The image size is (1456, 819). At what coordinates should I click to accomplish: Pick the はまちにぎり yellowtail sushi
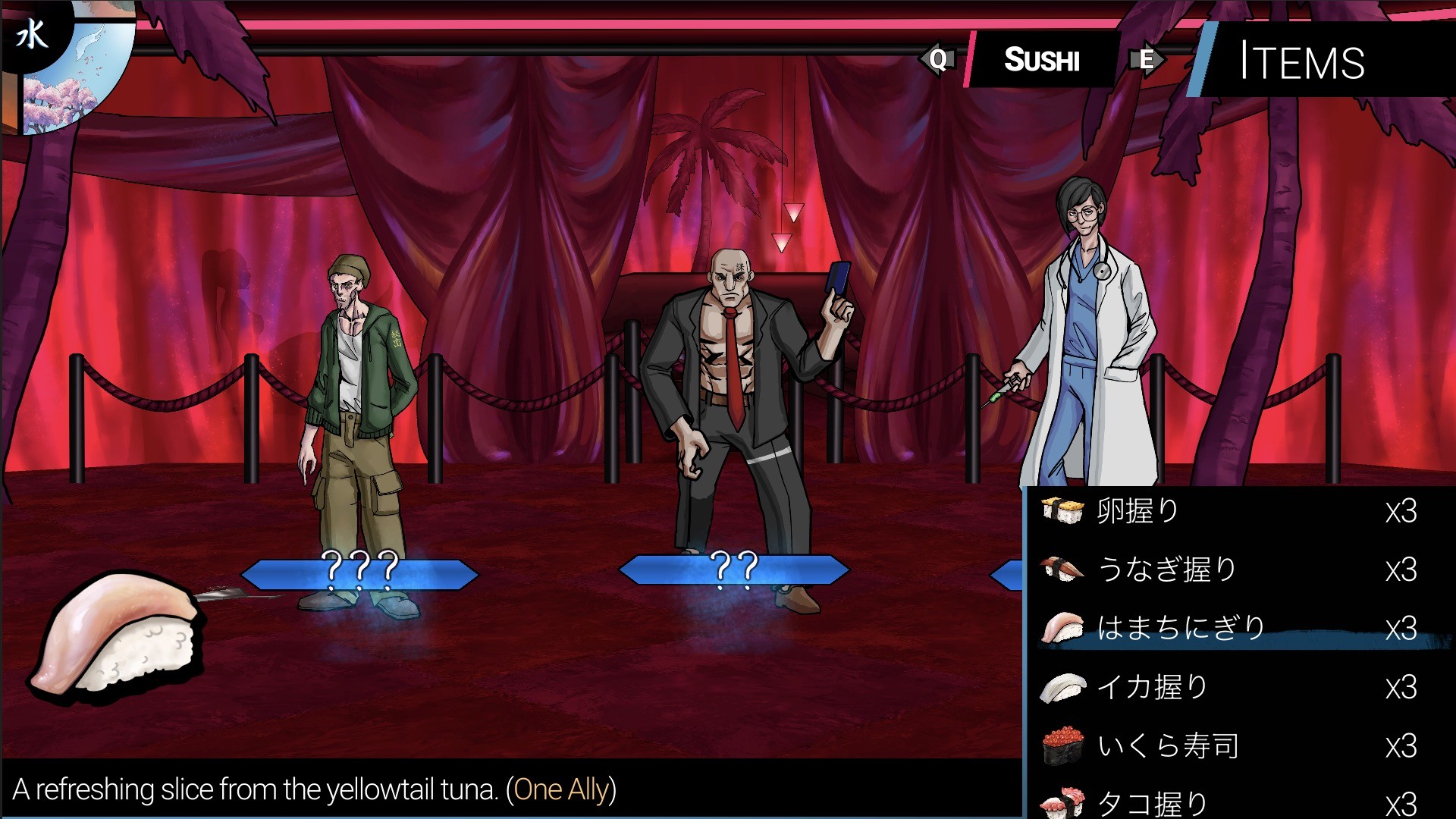point(1228,629)
